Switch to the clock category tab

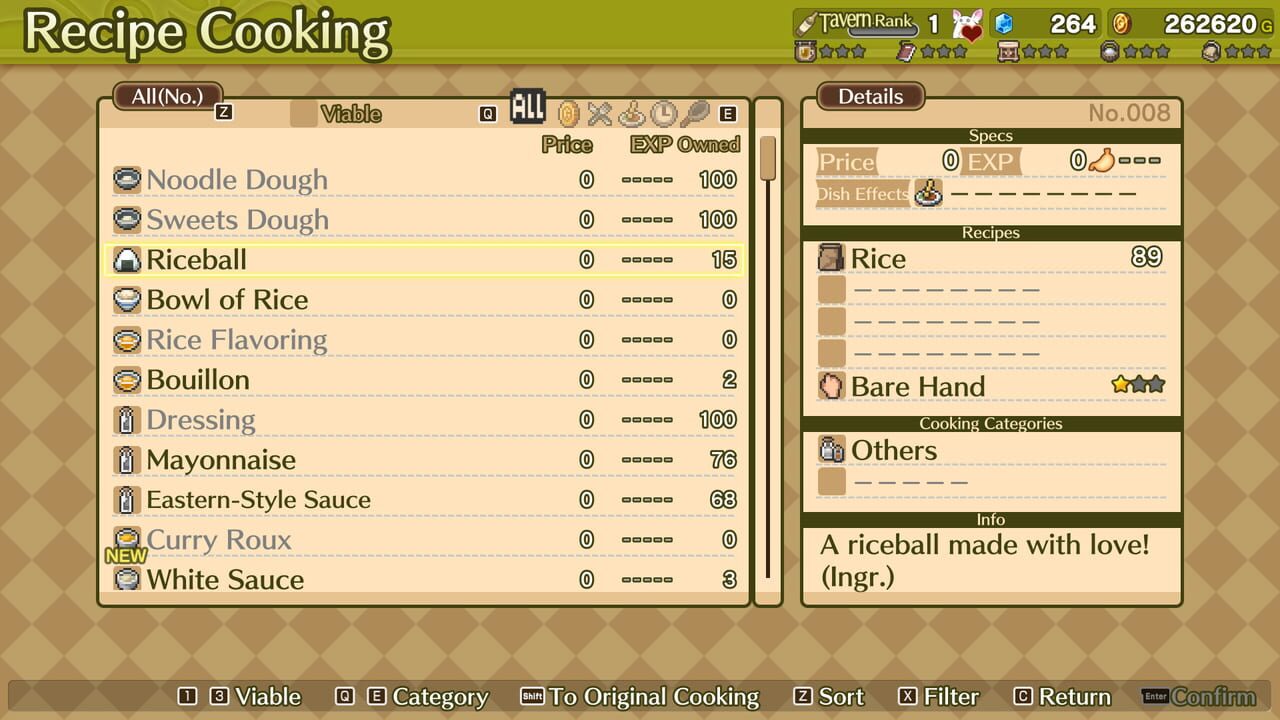point(663,113)
